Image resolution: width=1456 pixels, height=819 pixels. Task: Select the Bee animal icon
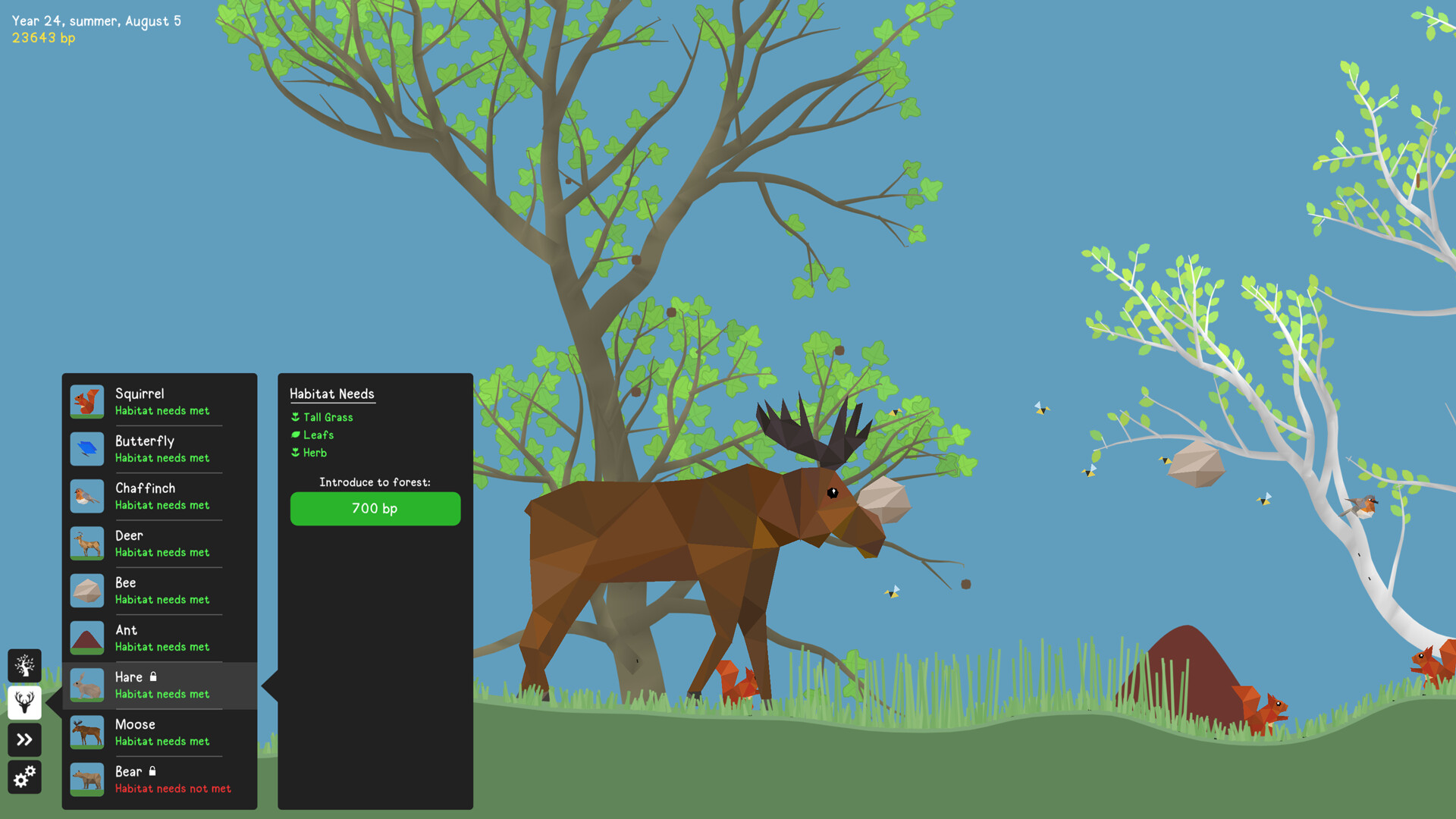click(86, 590)
